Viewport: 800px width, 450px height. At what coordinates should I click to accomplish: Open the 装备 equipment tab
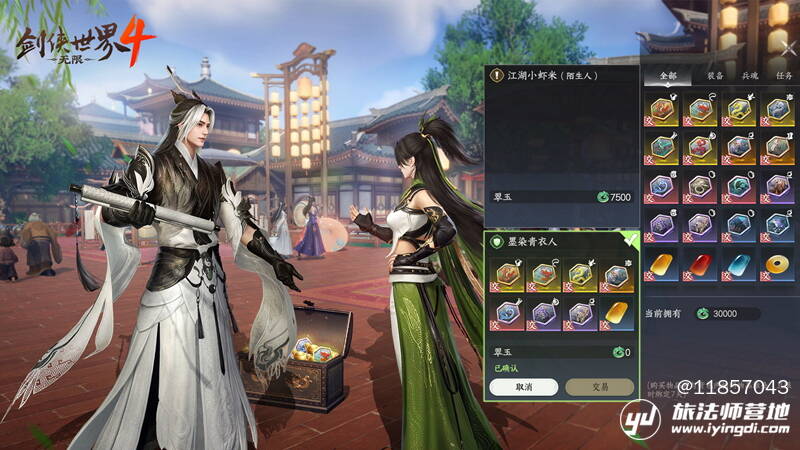click(714, 74)
